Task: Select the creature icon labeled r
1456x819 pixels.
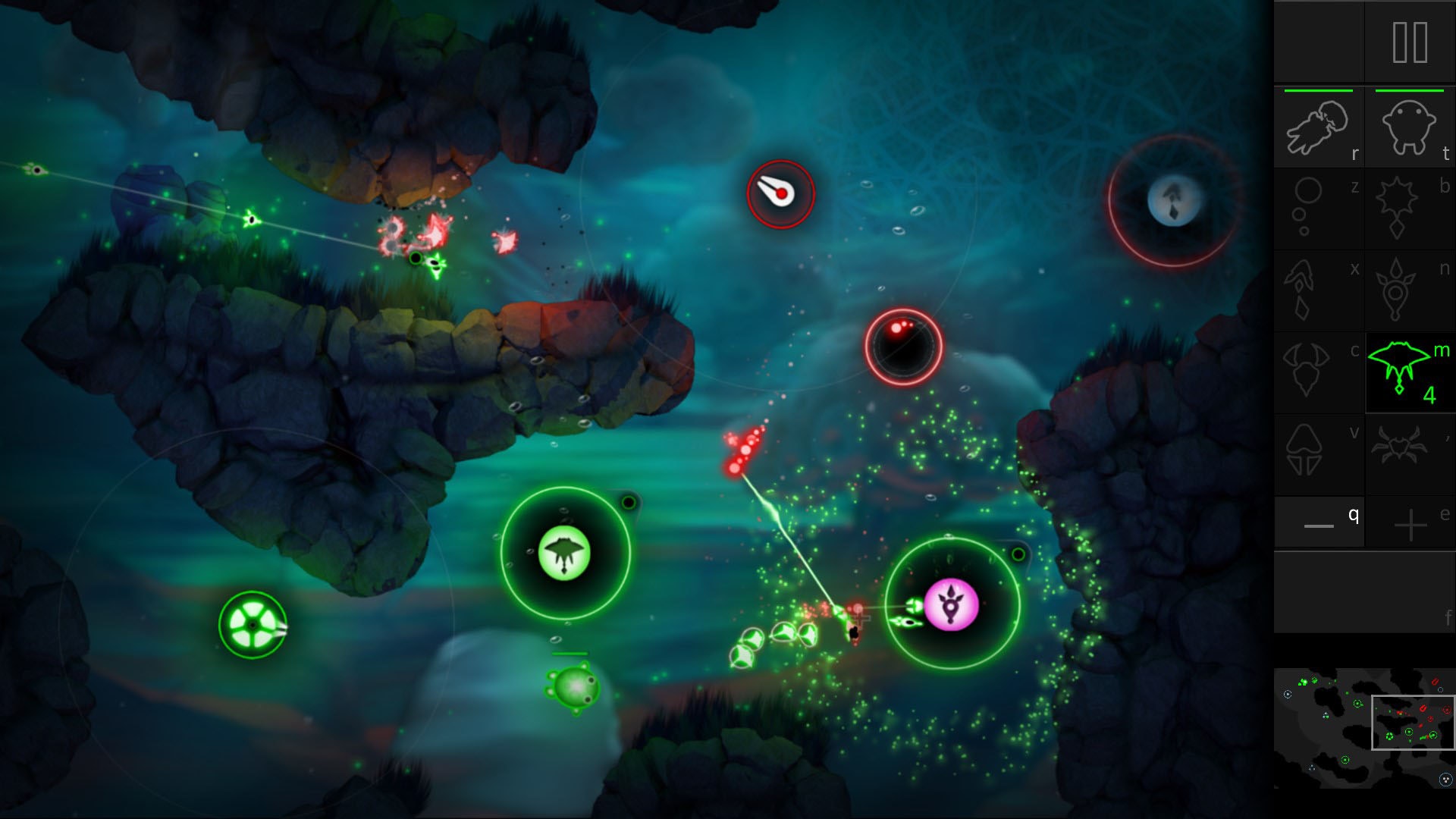Action: tap(1318, 127)
